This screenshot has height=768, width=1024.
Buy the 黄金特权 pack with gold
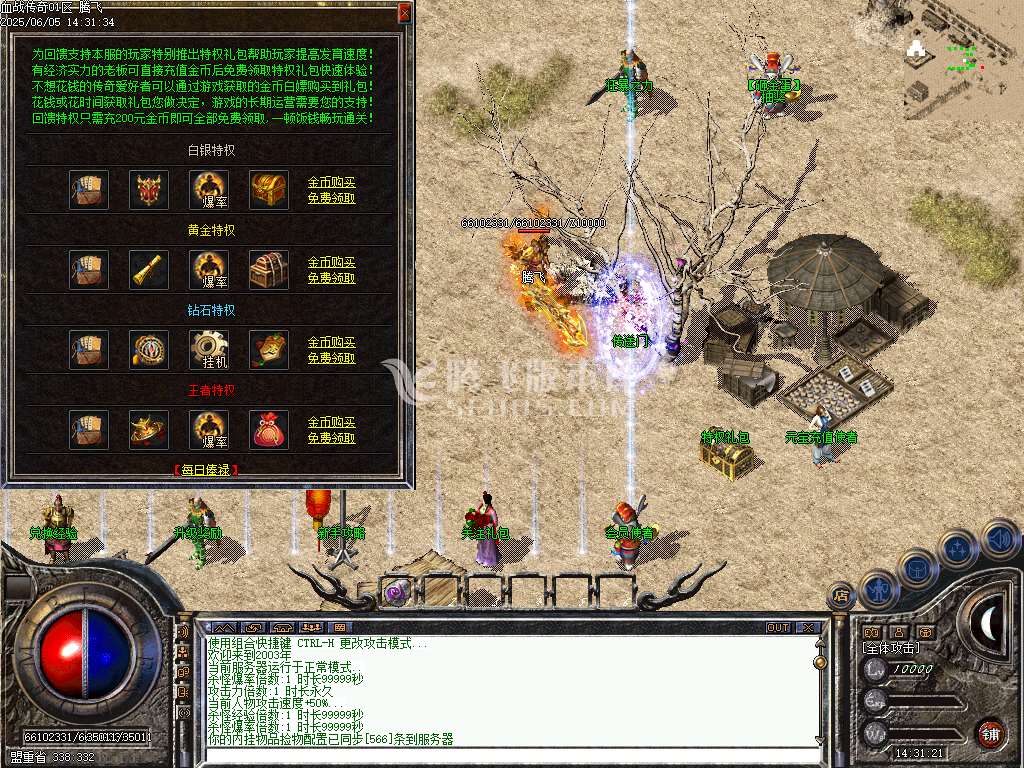(x=331, y=263)
